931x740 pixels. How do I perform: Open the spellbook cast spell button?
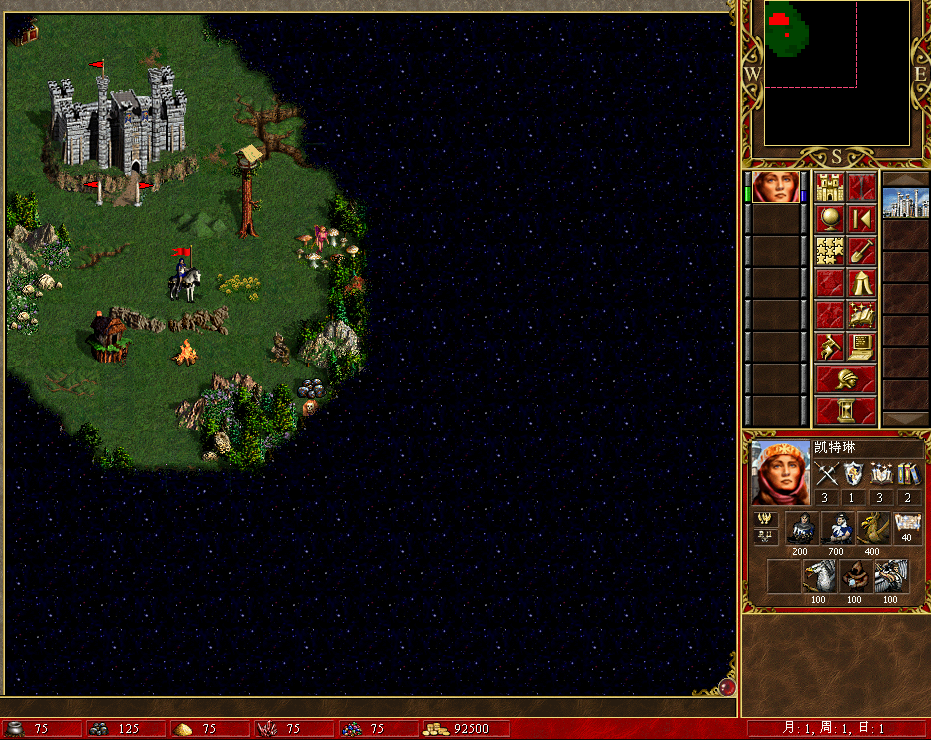862,315
